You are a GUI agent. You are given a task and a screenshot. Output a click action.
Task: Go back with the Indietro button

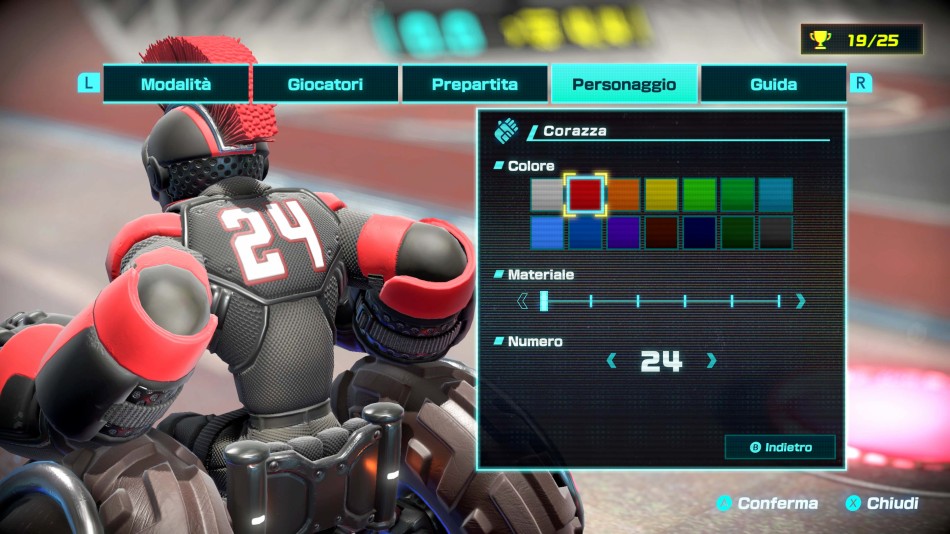[x=780, y=447]
